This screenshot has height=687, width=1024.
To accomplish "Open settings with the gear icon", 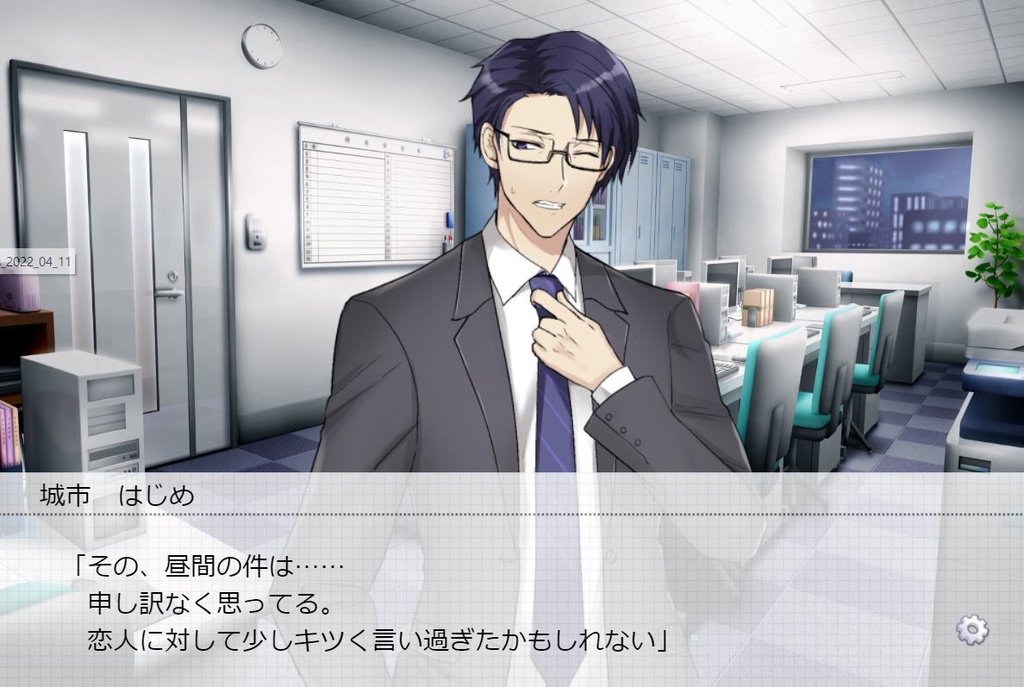I will (972, 629).
